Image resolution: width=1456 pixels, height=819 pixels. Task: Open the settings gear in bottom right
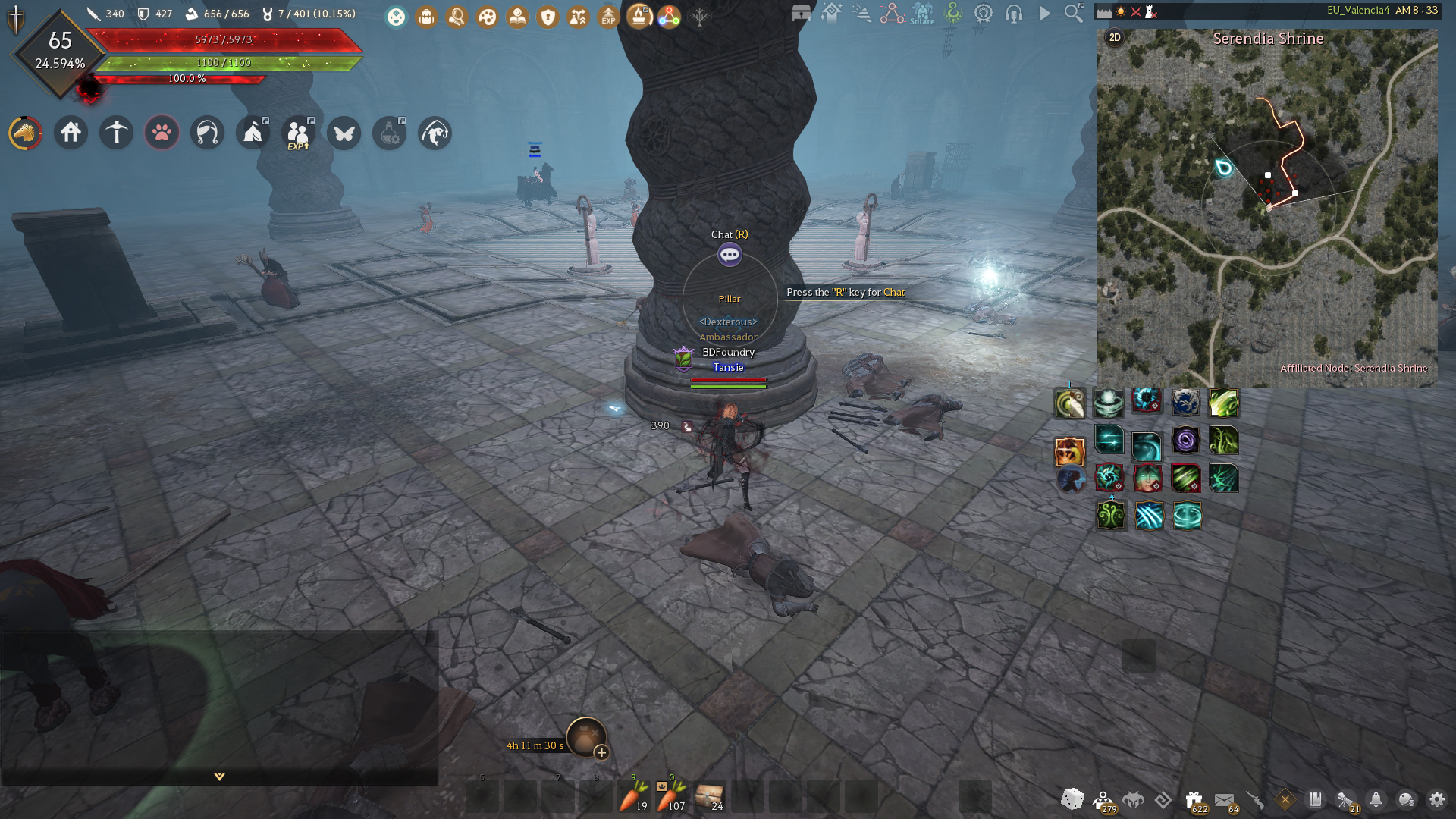coord(1436,799)
